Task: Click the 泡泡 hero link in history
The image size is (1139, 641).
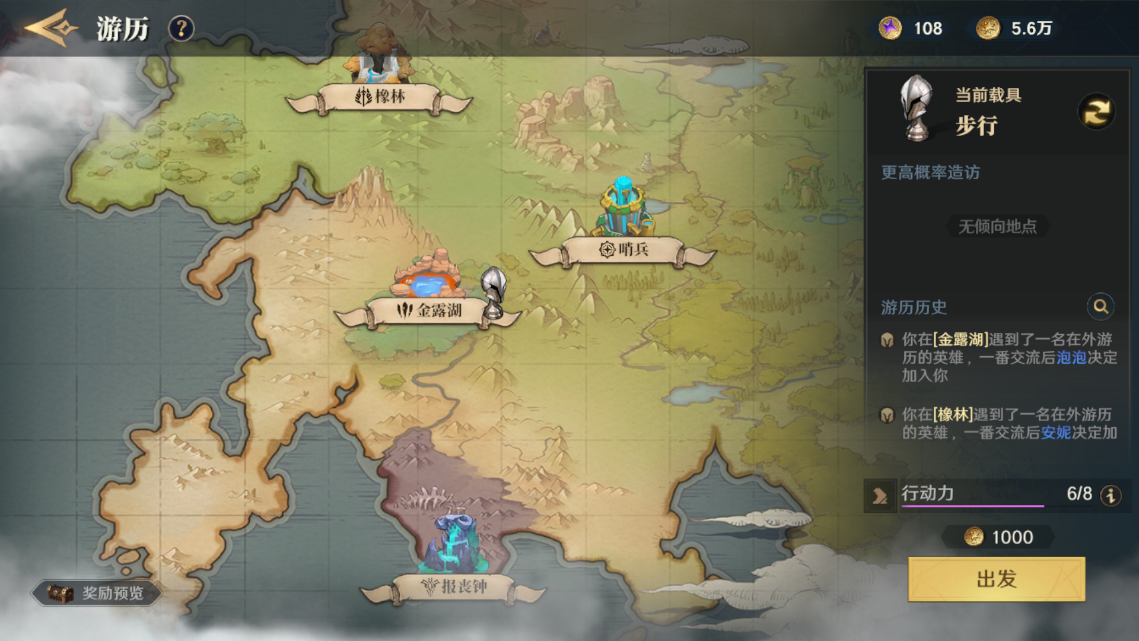Action: [1071, 358]
